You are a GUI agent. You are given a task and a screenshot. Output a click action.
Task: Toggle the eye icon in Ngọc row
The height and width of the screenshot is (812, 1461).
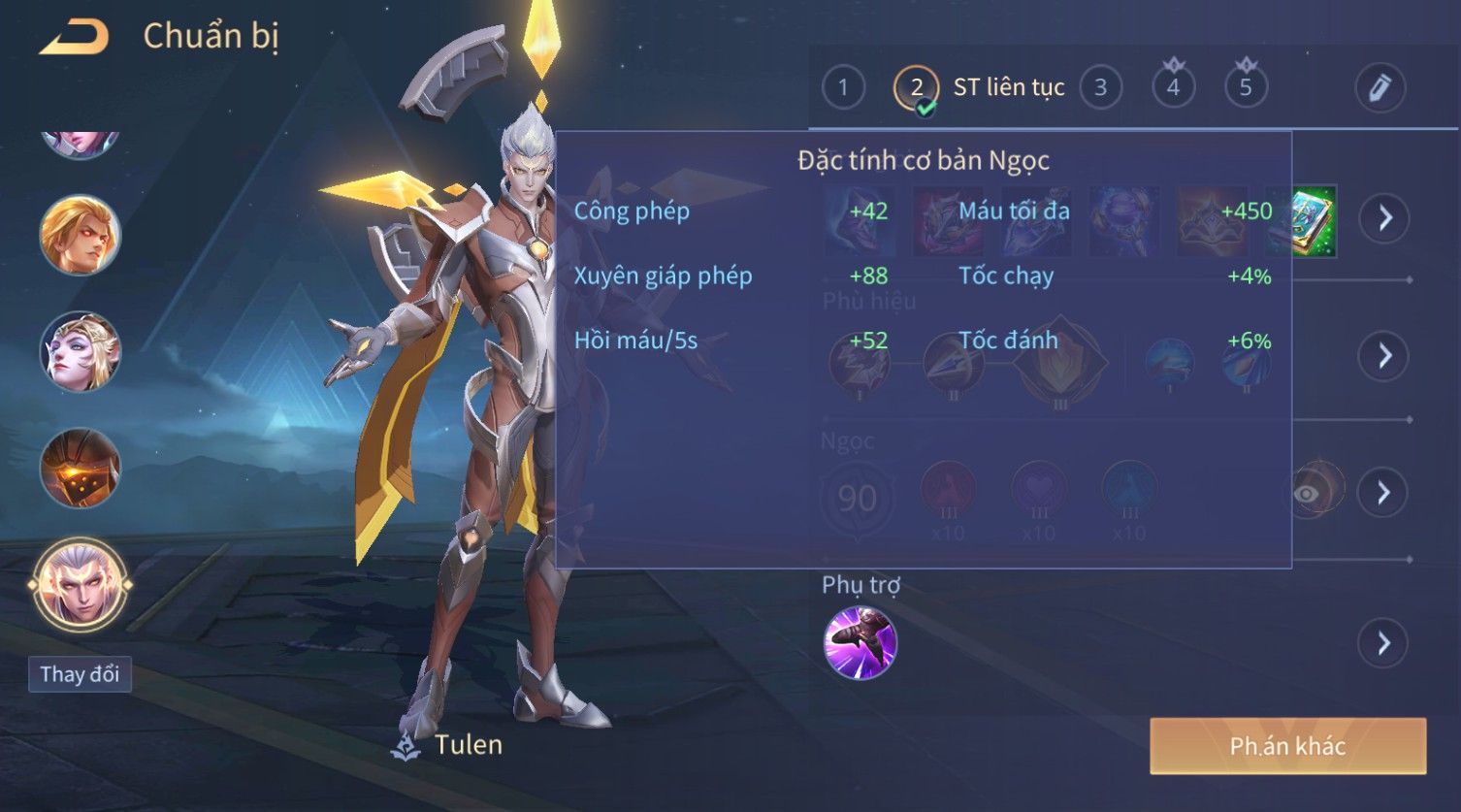point(1306,494)
